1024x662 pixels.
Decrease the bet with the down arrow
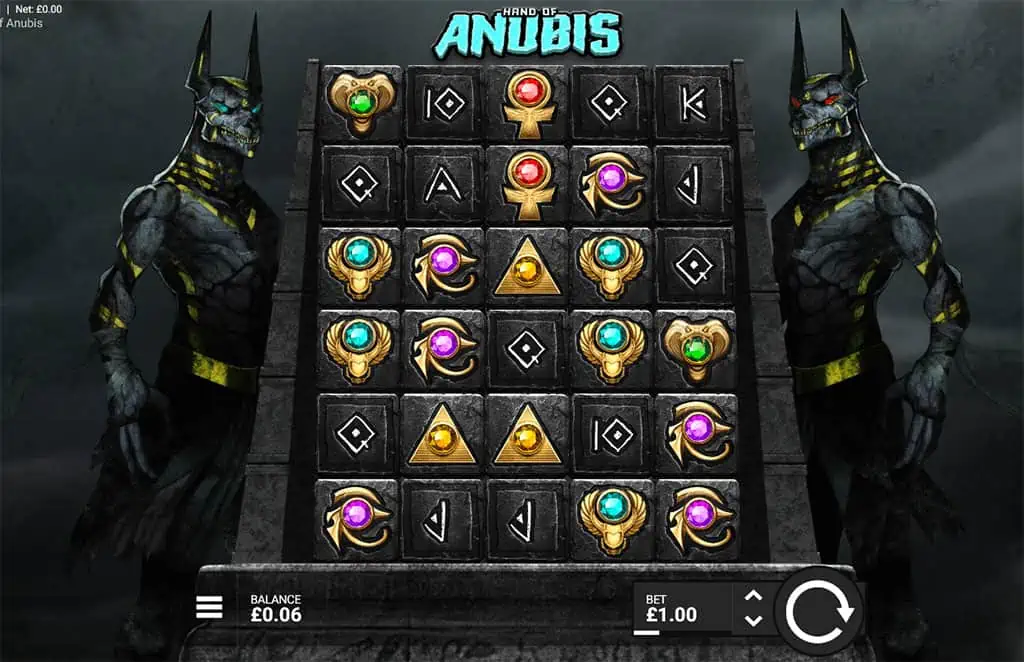[753, 620]
